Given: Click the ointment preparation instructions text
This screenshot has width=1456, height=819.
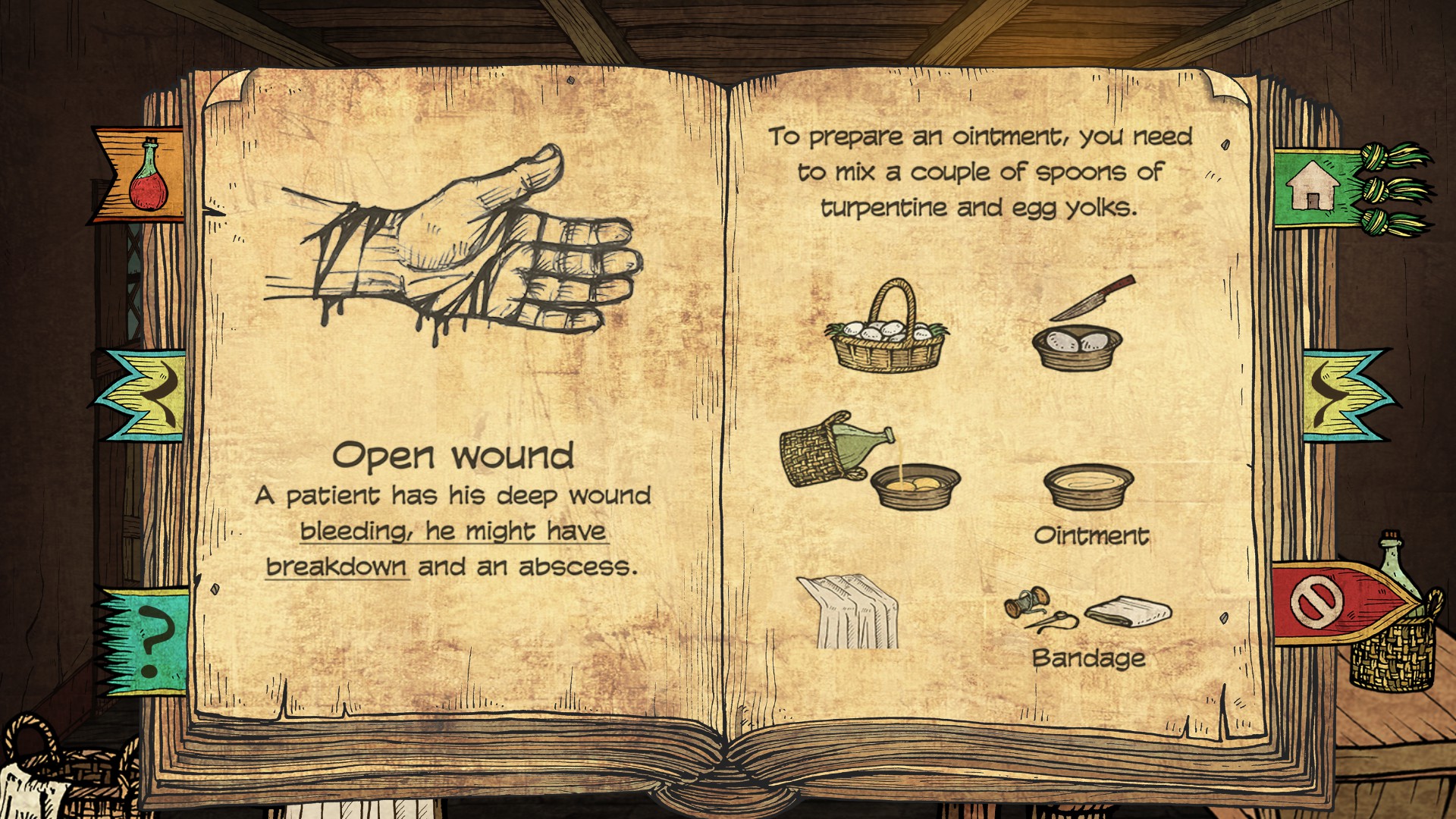Looking at the screenshot, I should click(978, 171).
